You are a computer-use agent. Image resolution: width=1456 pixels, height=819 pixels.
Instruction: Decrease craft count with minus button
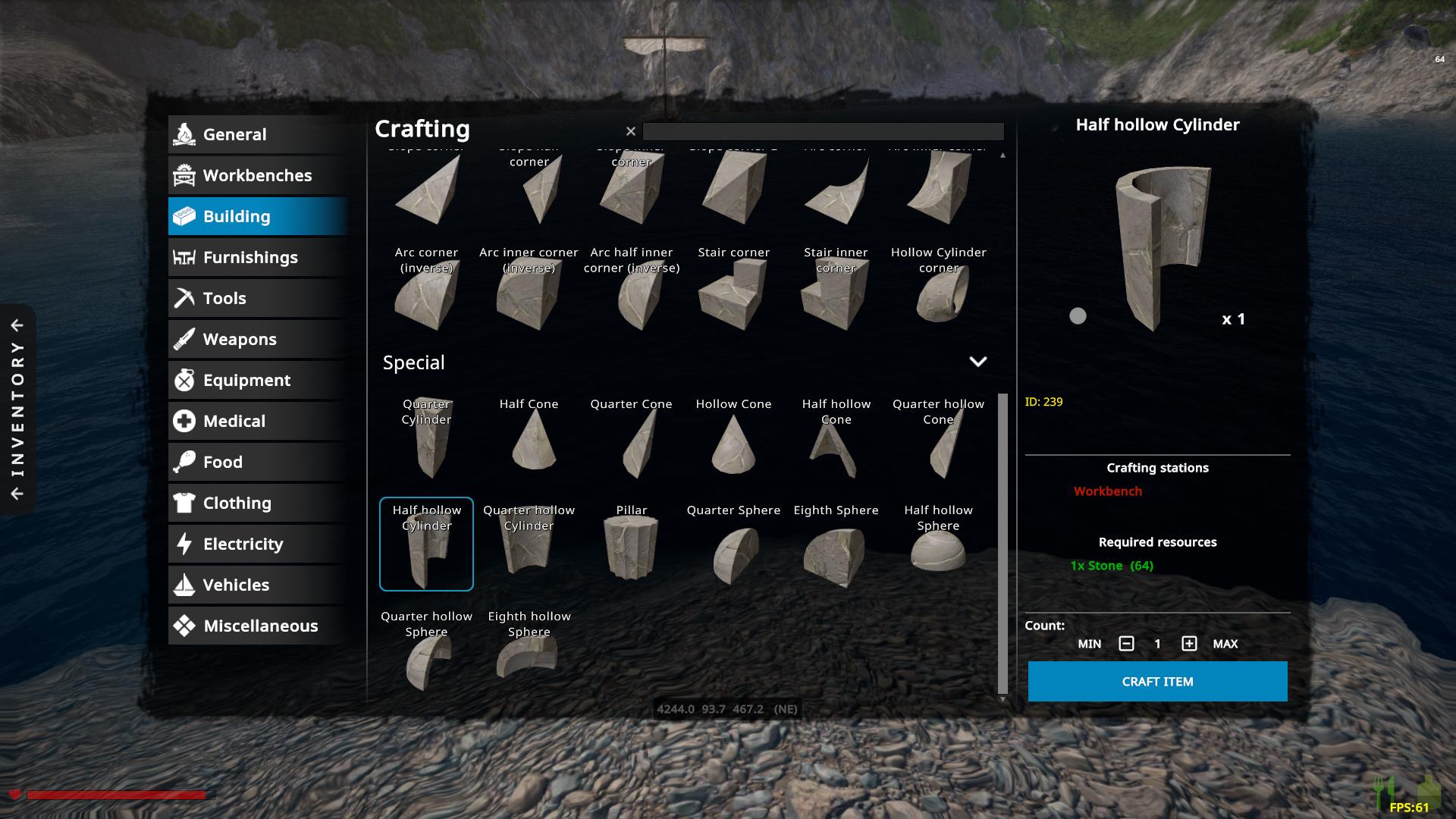click(x=1126, y=644)
